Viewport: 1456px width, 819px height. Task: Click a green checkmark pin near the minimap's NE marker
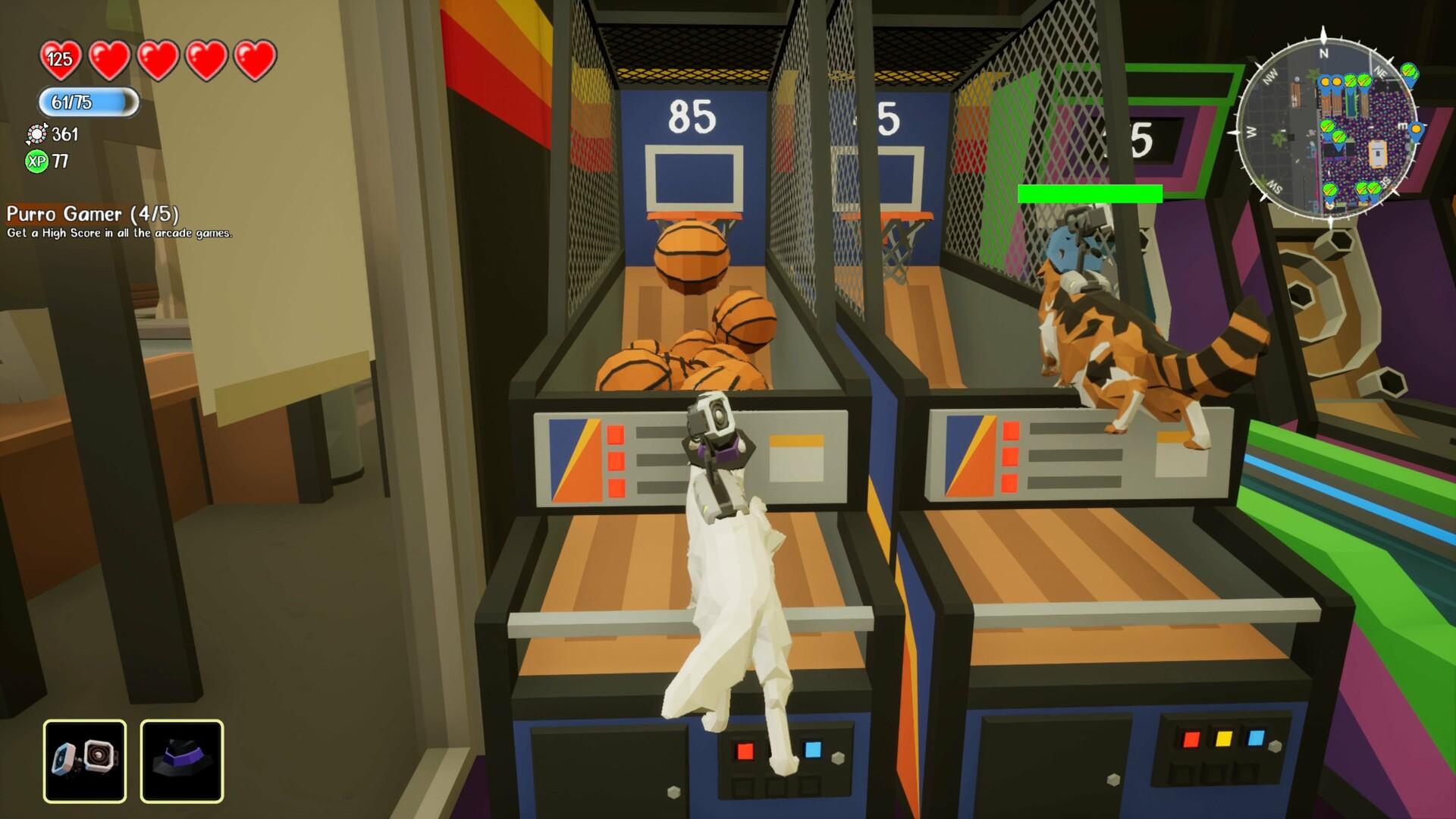(x=1408, y=71)
